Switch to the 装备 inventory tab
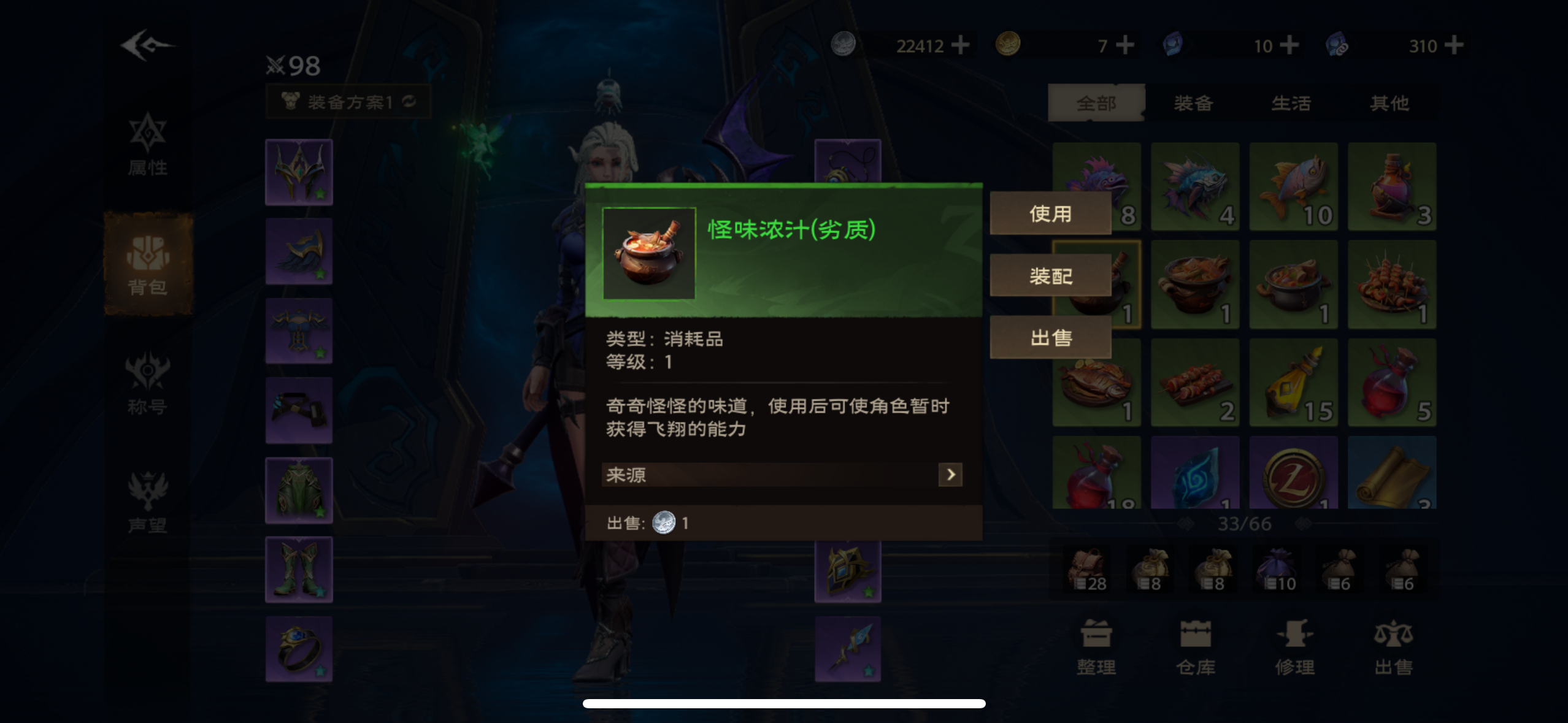 [x=1194, y=103]
